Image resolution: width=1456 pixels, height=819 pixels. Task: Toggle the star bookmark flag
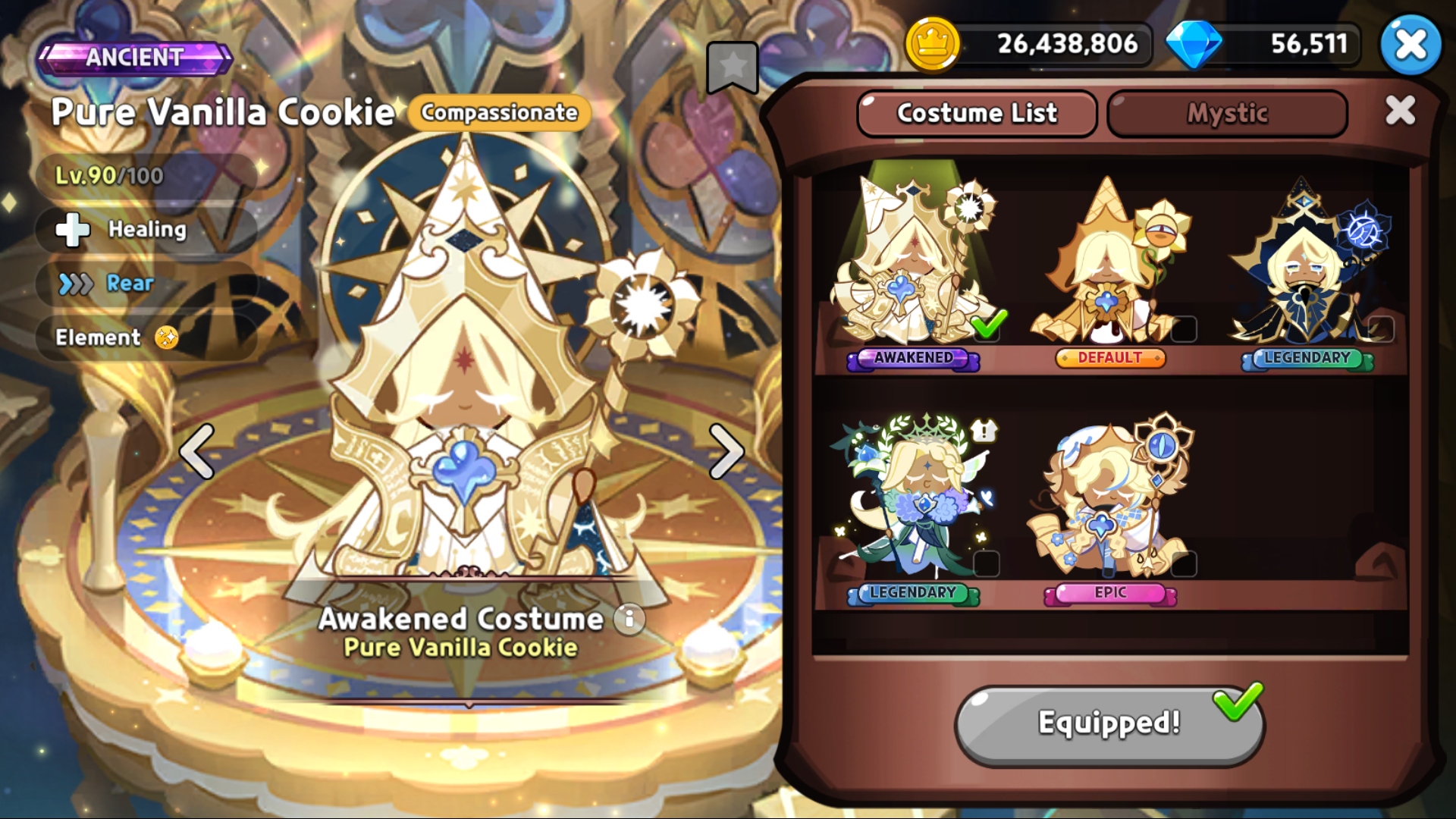(732, 67)
